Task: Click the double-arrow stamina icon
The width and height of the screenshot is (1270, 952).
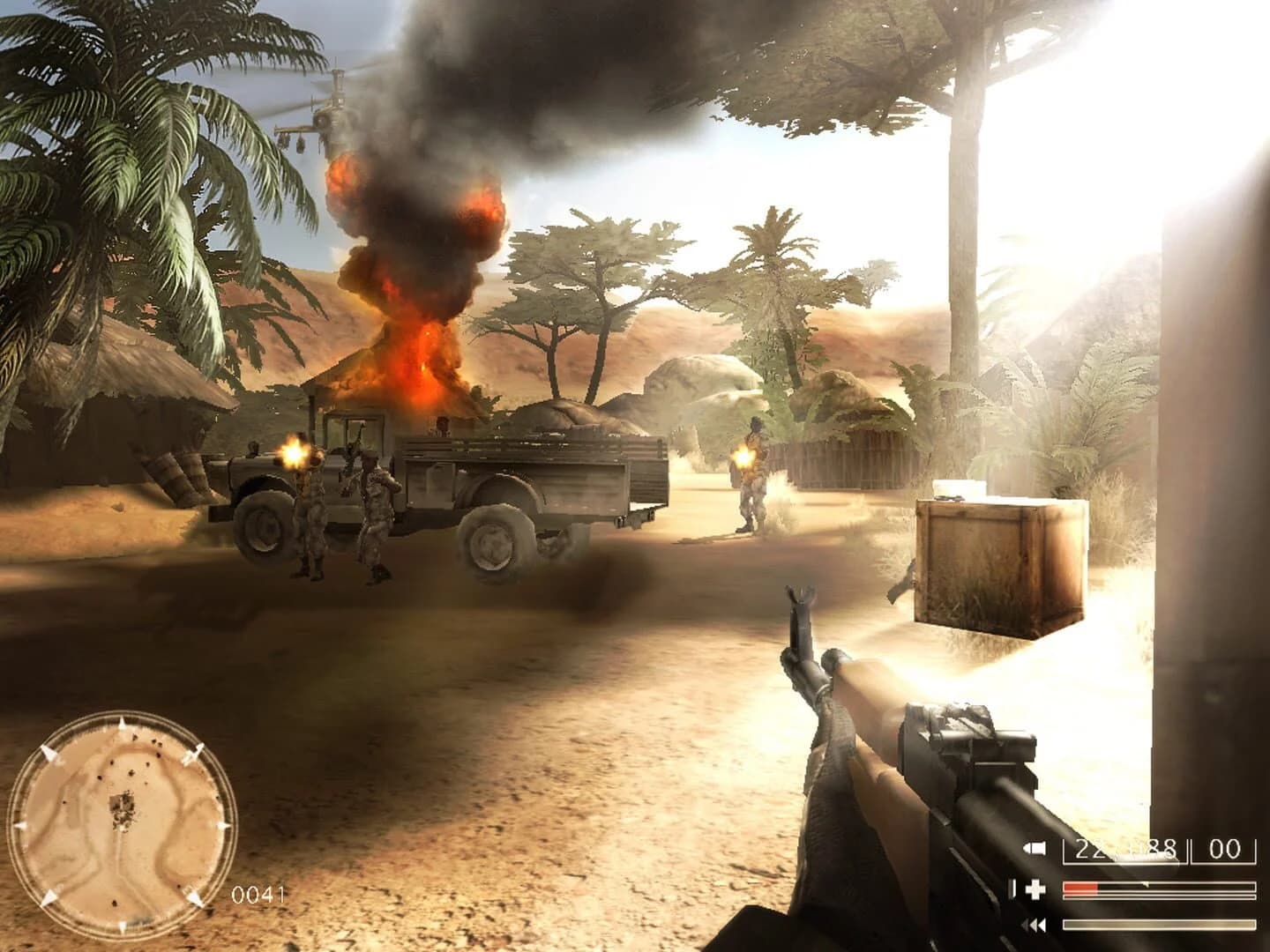Action: [x=1034, y=924]
